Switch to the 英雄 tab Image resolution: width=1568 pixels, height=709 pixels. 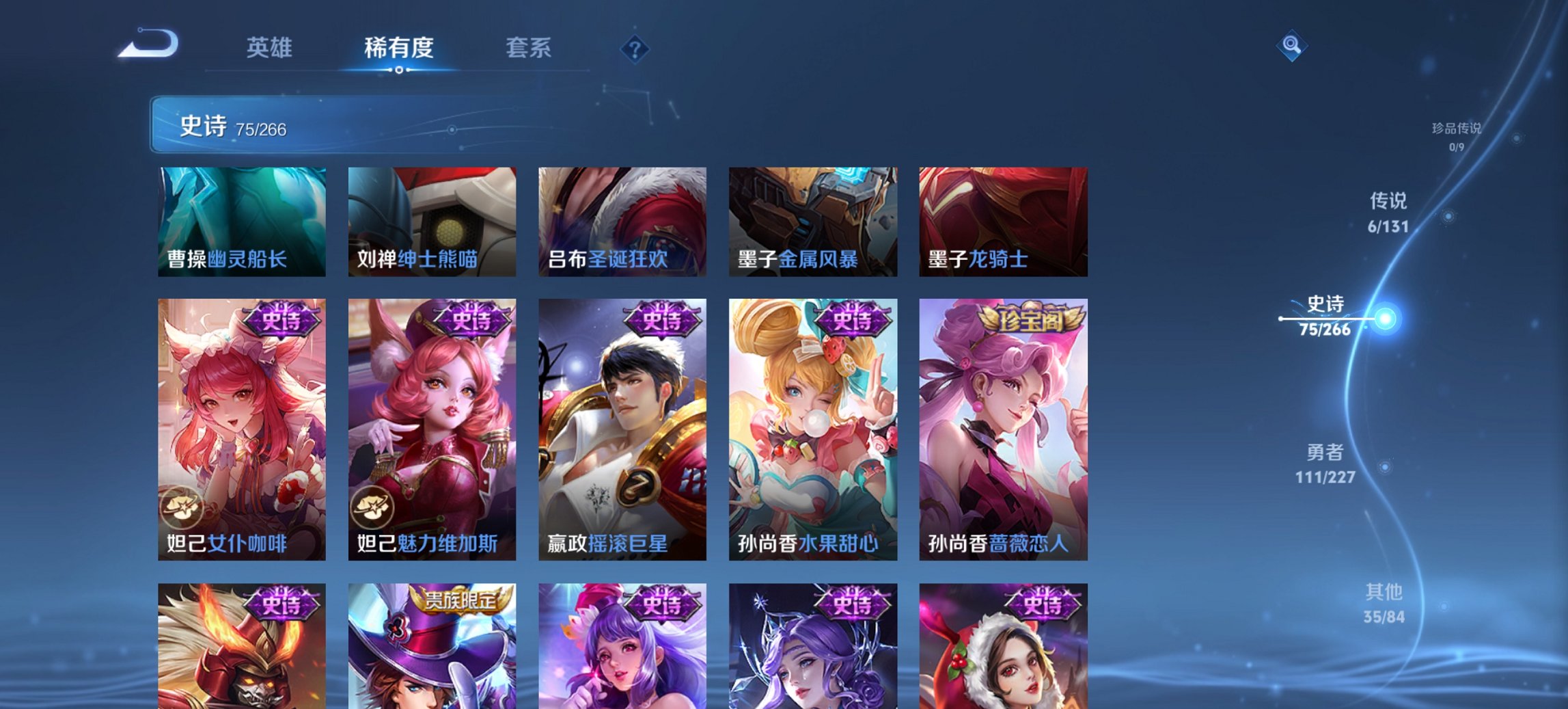pos(271,48)
